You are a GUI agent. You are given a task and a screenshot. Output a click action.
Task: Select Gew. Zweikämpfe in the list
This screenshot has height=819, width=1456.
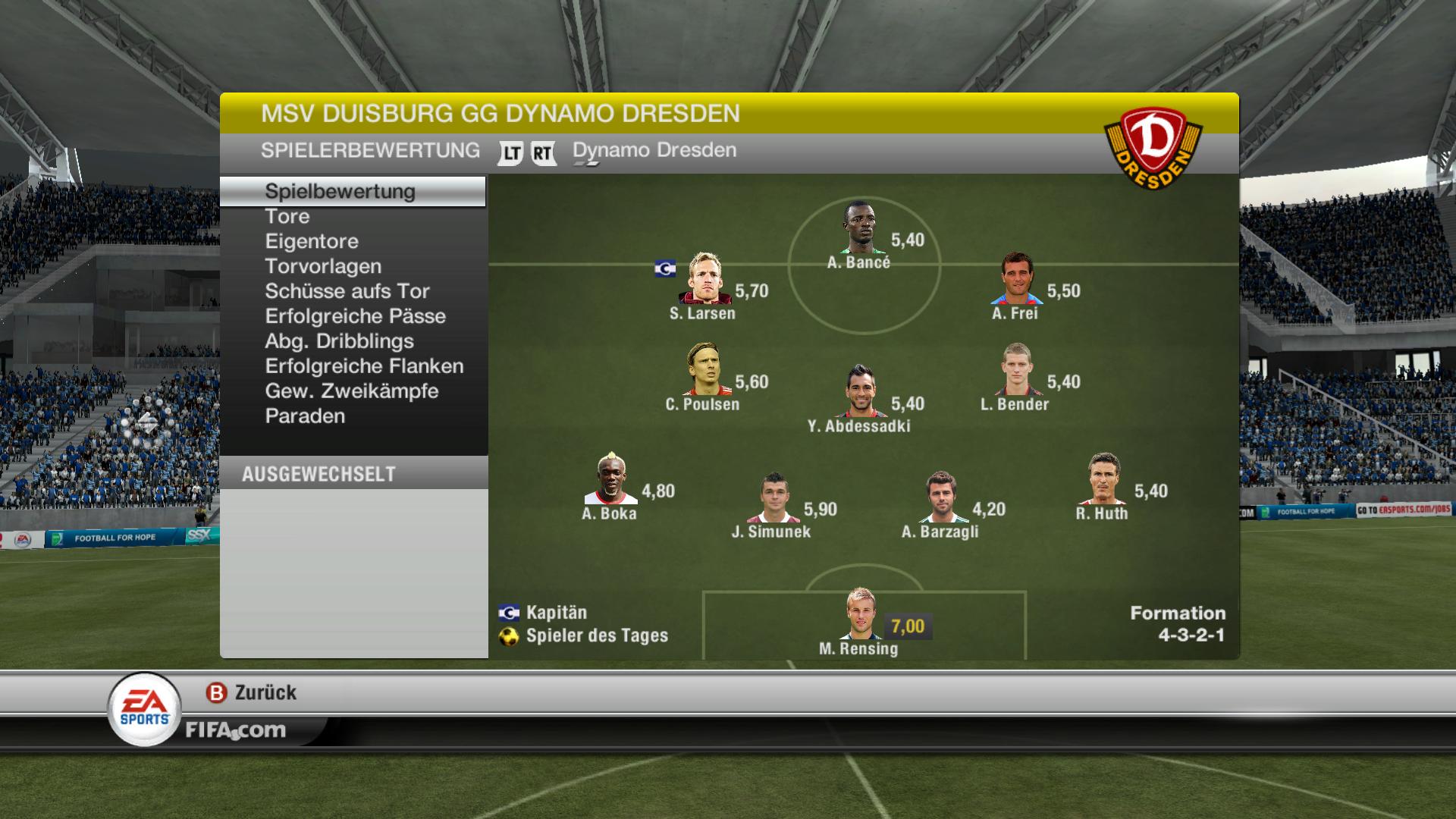[352, 391]
